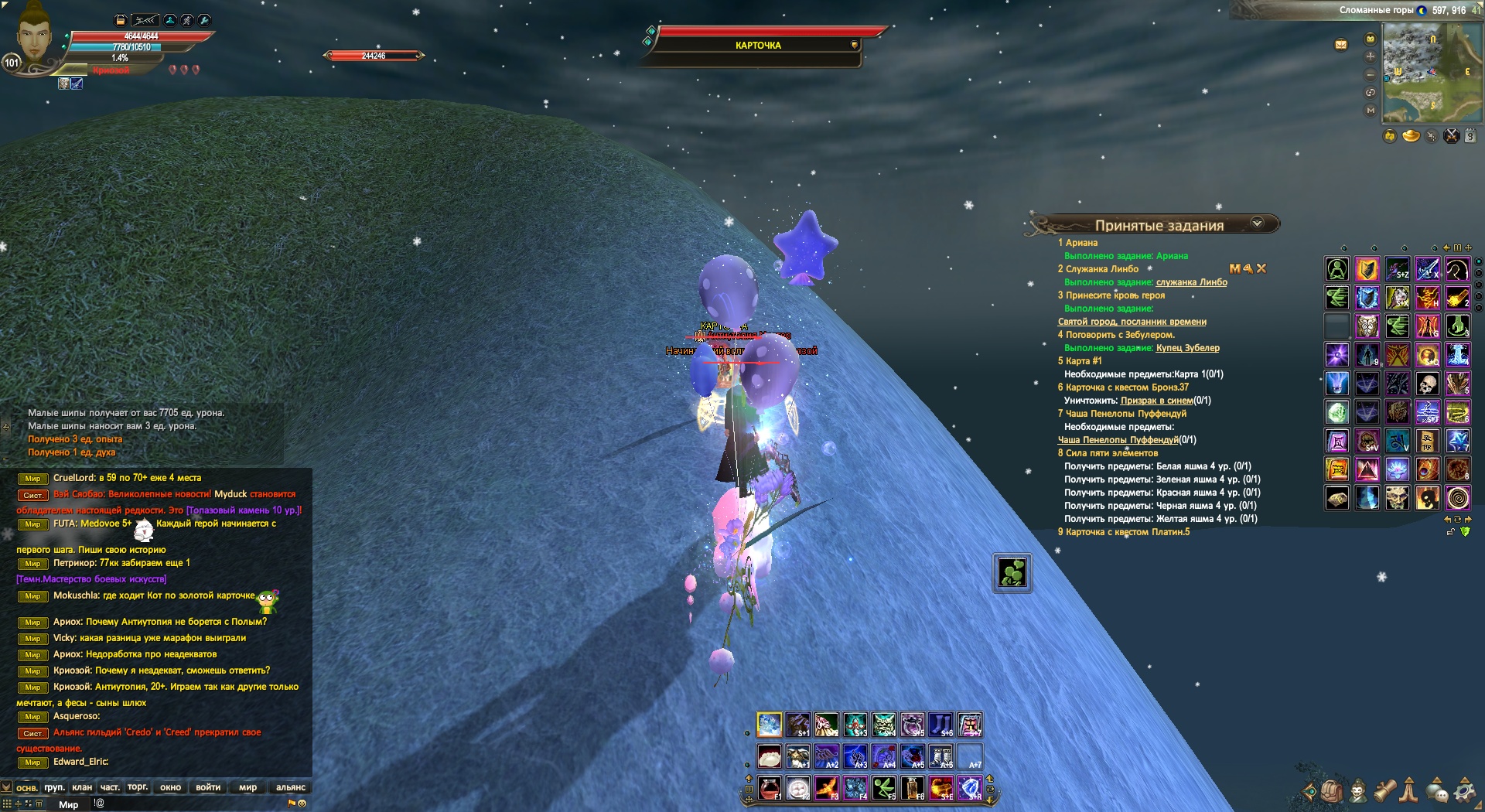Activate the white skull skill icon

coord(1427,384)
